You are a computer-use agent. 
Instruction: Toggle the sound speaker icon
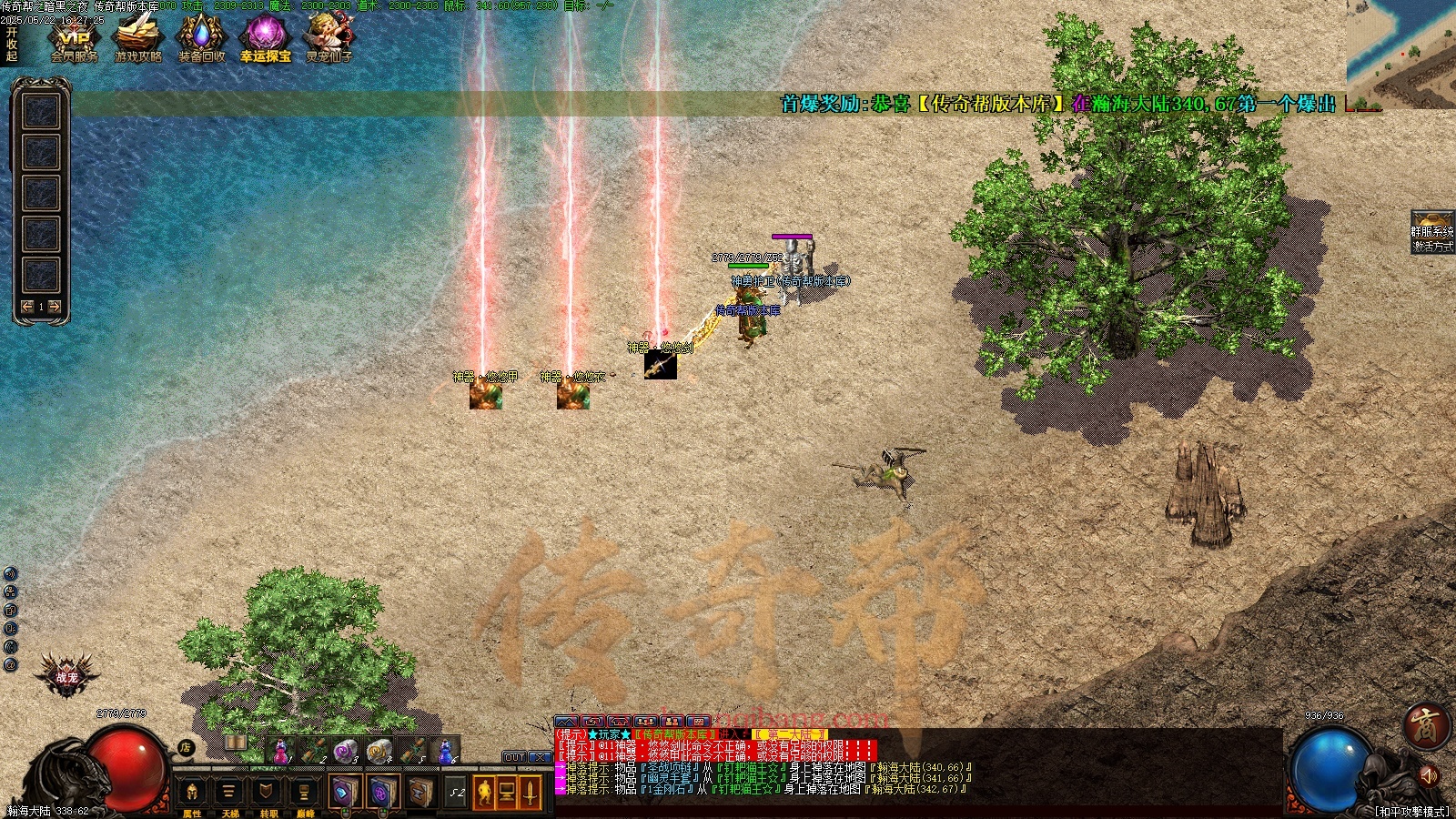click(1428, 775)
